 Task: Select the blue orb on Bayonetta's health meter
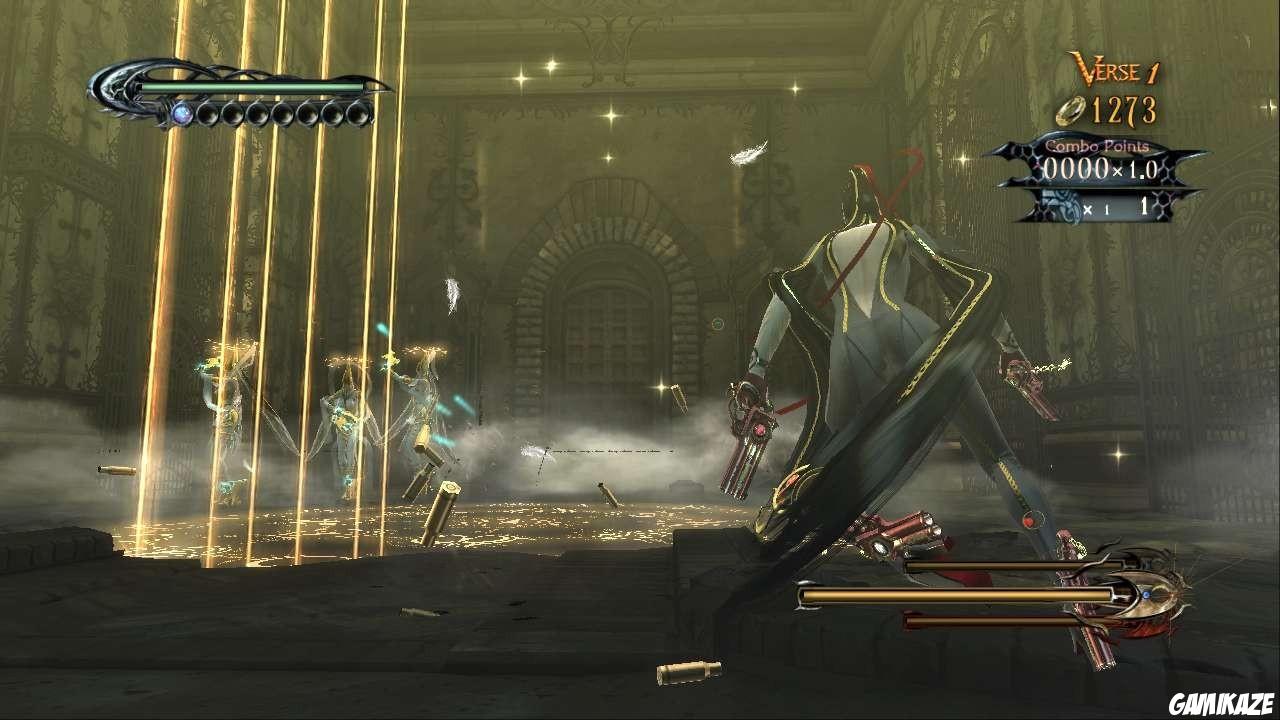click(x=184, y=114)
